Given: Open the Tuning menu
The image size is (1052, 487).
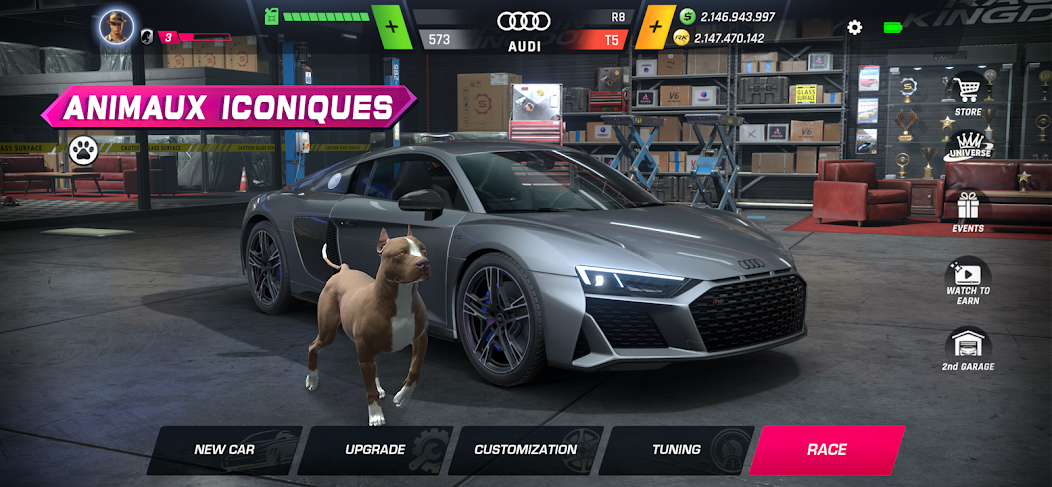Looking at the screenshot, I should (677, 450).
